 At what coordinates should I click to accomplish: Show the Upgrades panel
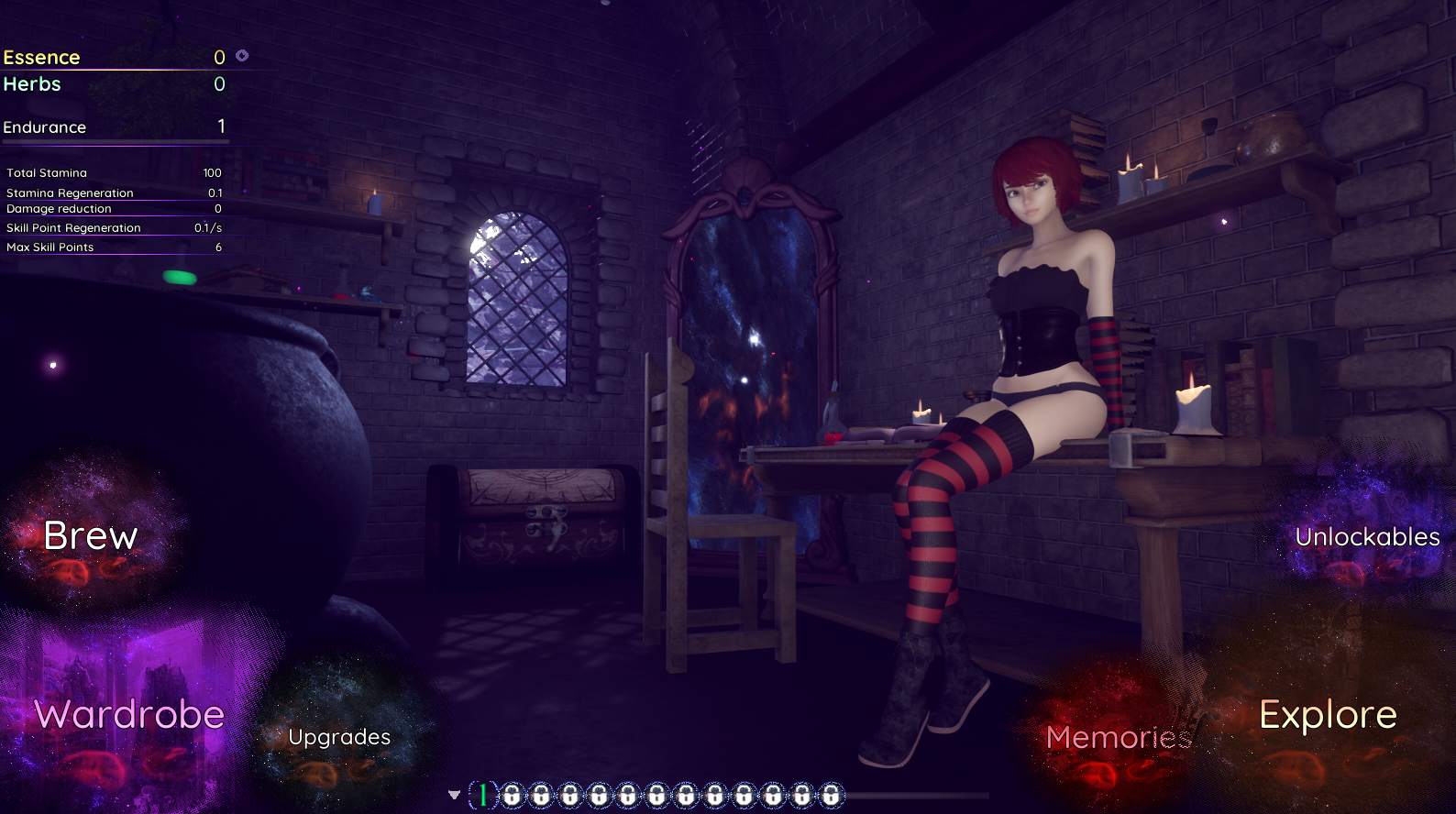(x=339, y=737)
